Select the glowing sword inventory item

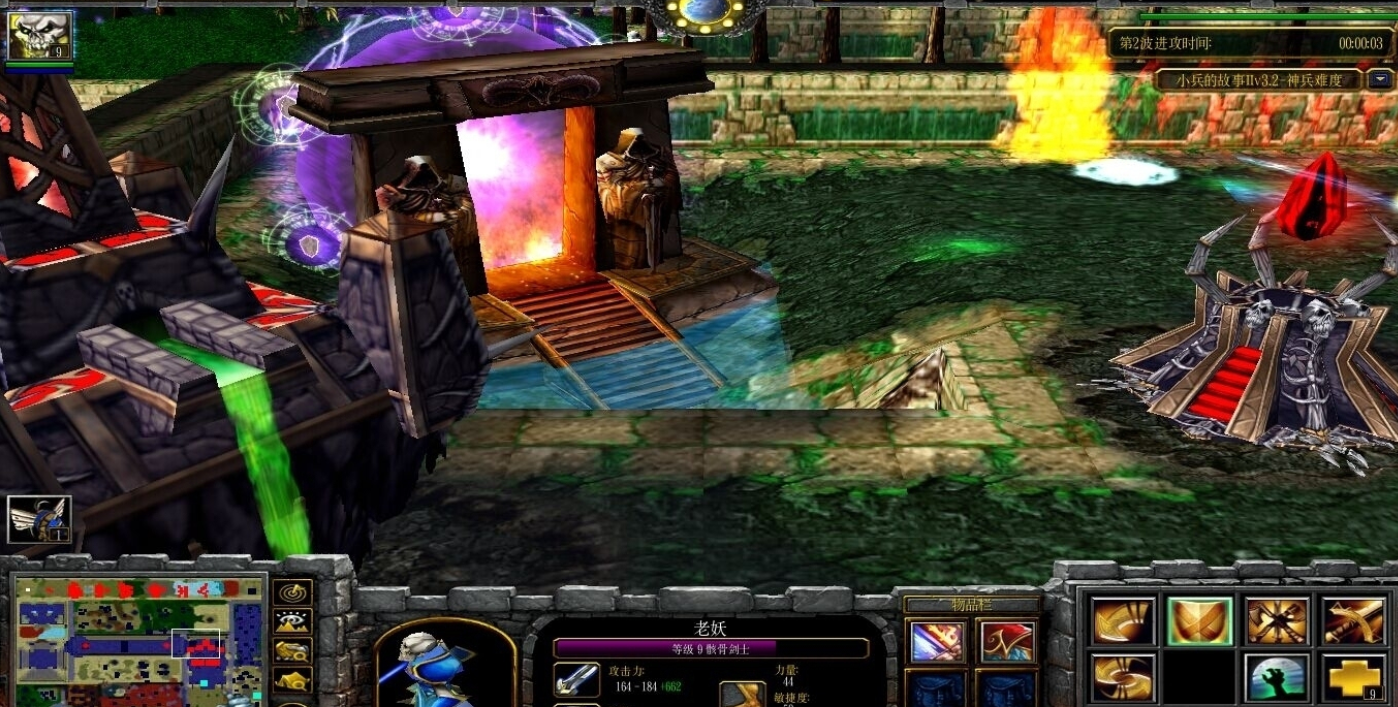pyautogui.click(x=937, y=642)
